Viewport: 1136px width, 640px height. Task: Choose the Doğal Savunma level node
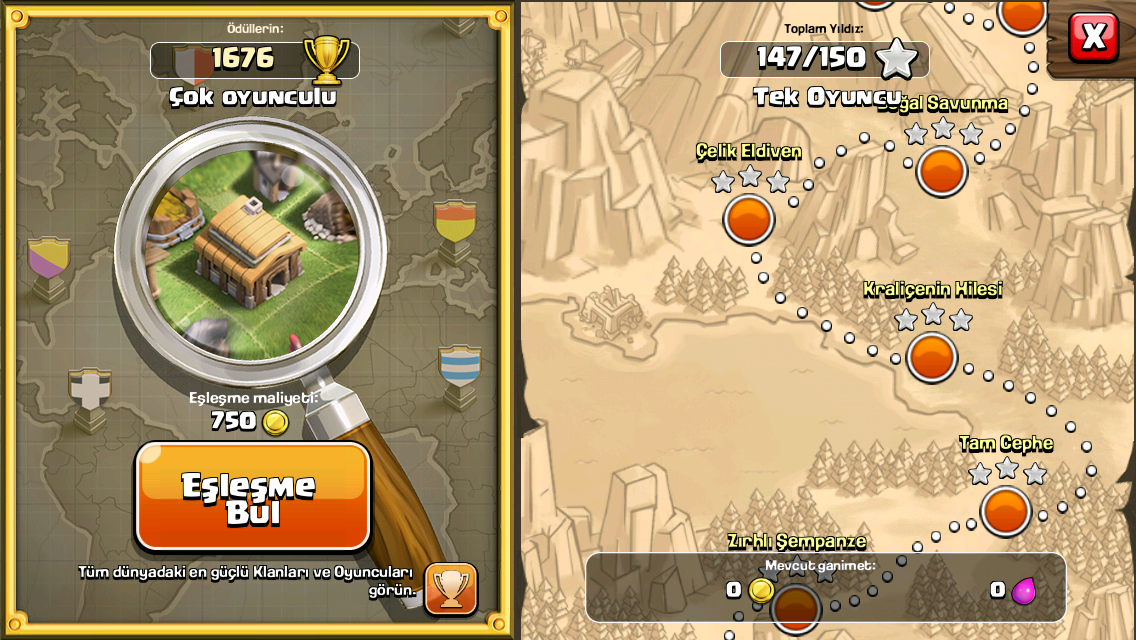tap(941, 171)
